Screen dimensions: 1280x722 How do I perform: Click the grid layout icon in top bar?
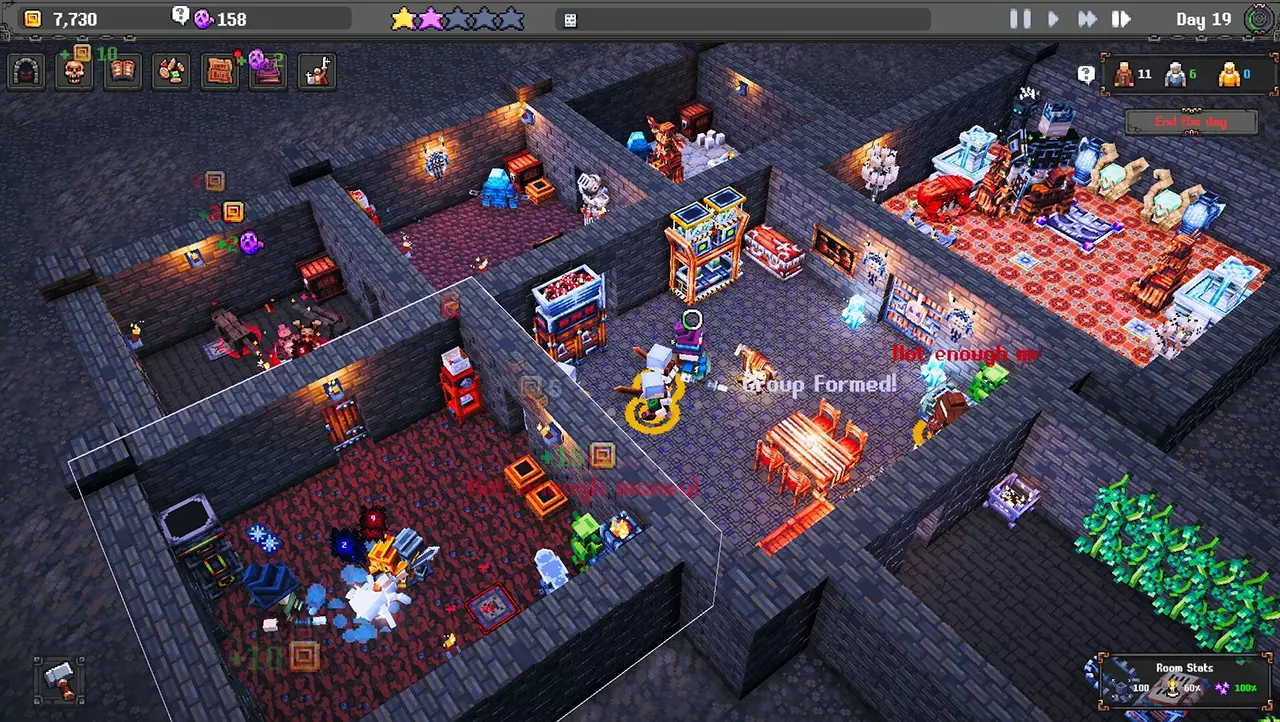point(569,19)
